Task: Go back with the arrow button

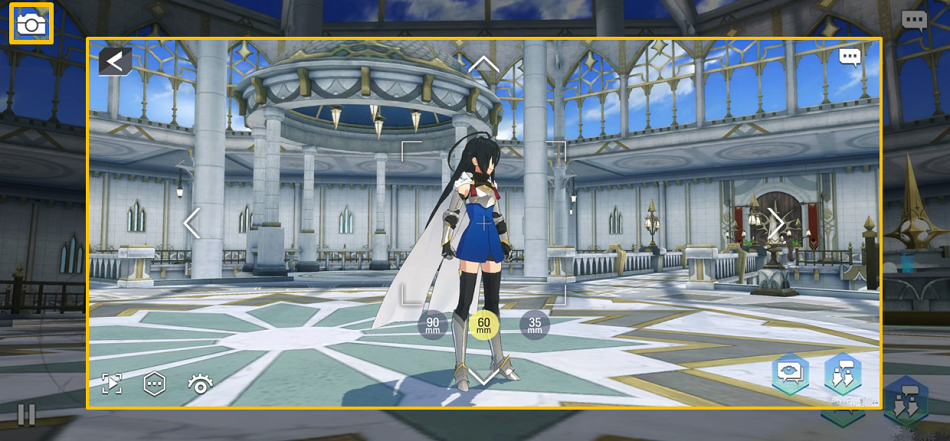Action: [115, 62]
